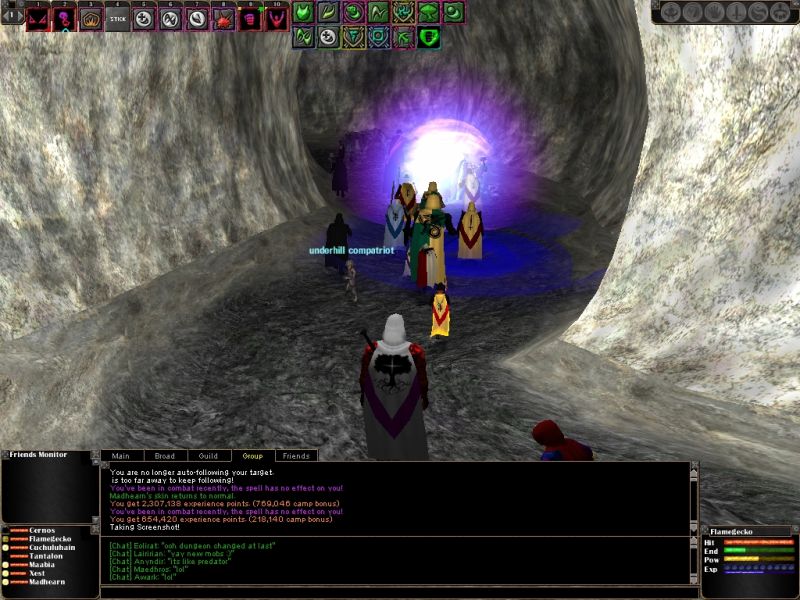Select group member Cernos
Viewport: 800px width, 600px height.
pyautogui.click(x=41, y=530)
